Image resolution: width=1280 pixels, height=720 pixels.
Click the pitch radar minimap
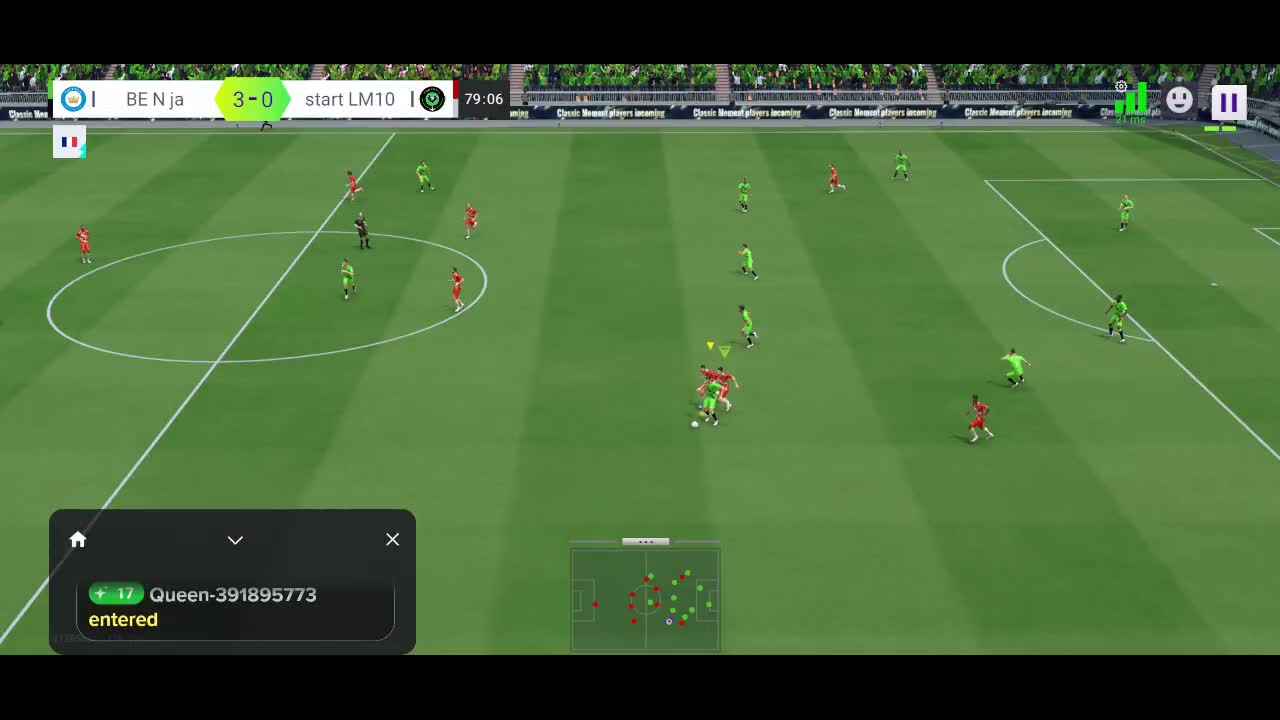[x=645, y=600]
